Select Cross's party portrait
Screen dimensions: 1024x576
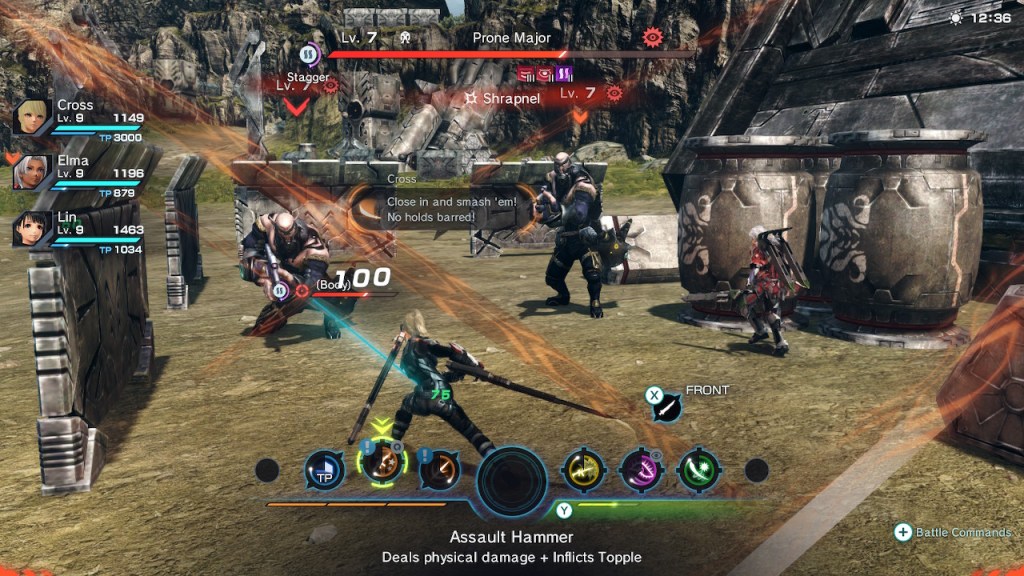coord(32,117)
